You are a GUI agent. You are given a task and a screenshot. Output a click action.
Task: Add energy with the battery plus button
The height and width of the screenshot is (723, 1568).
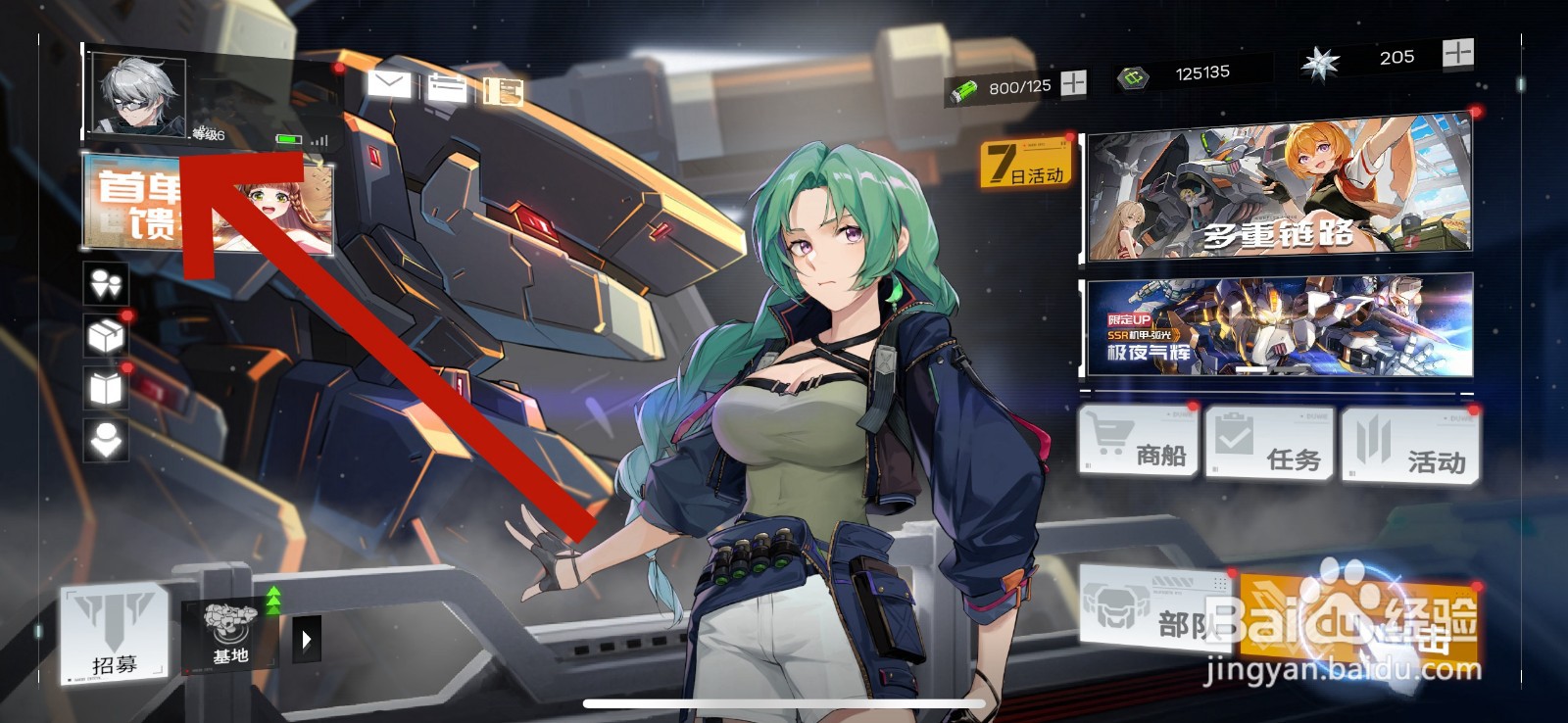coord(1074,83)
